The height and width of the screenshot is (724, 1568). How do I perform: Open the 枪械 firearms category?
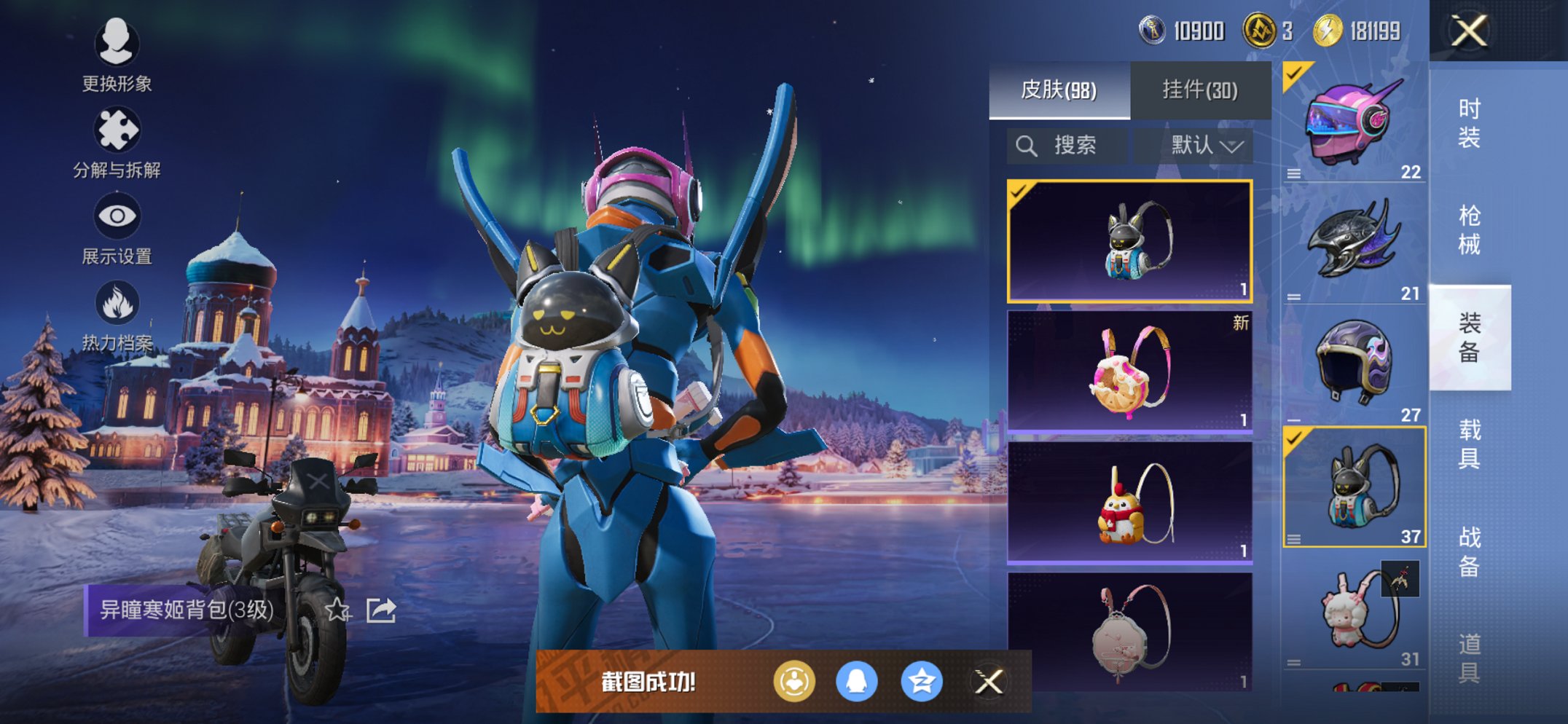coord(1469,229)
